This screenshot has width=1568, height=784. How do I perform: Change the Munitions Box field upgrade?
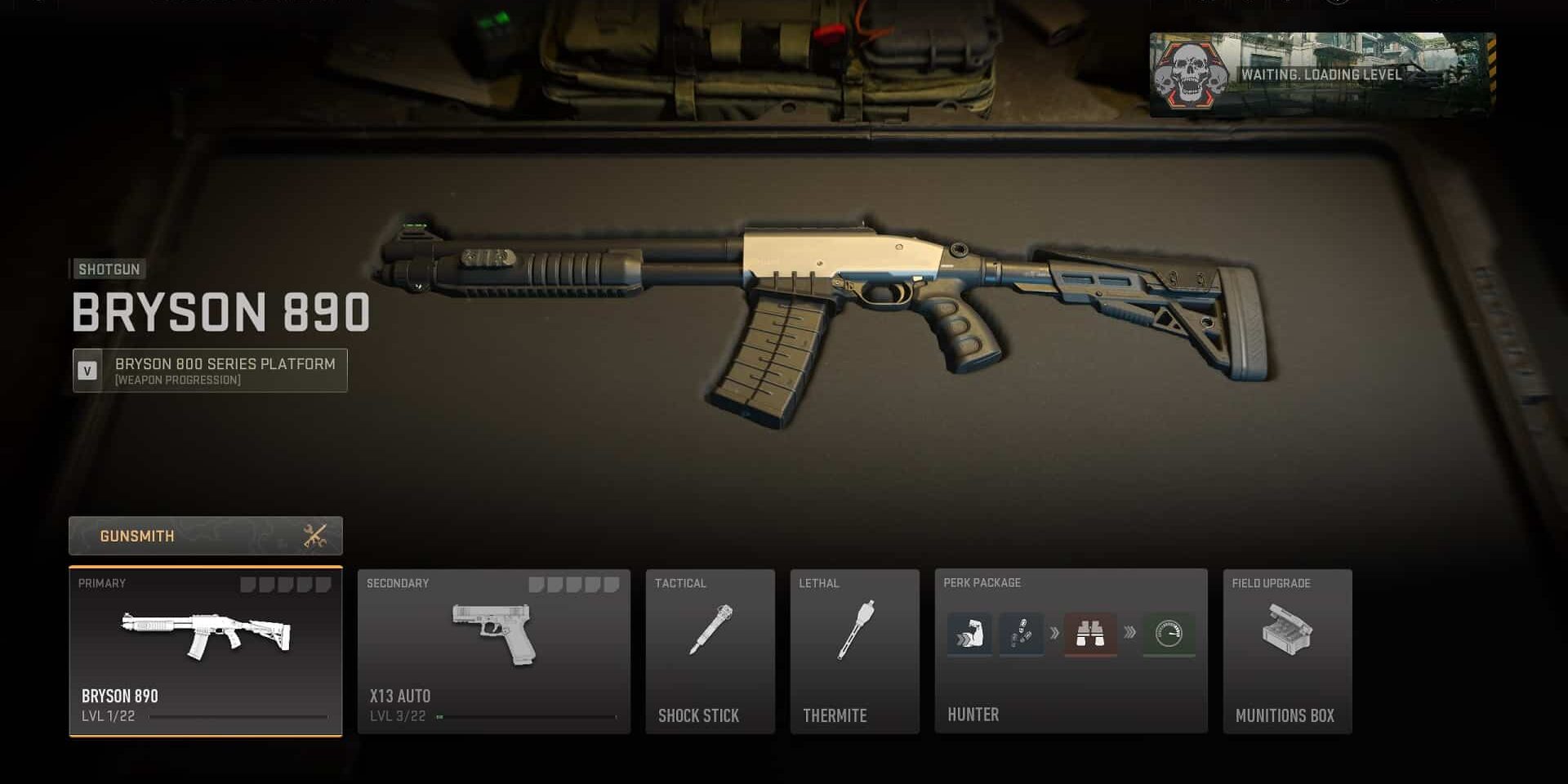1287,652
